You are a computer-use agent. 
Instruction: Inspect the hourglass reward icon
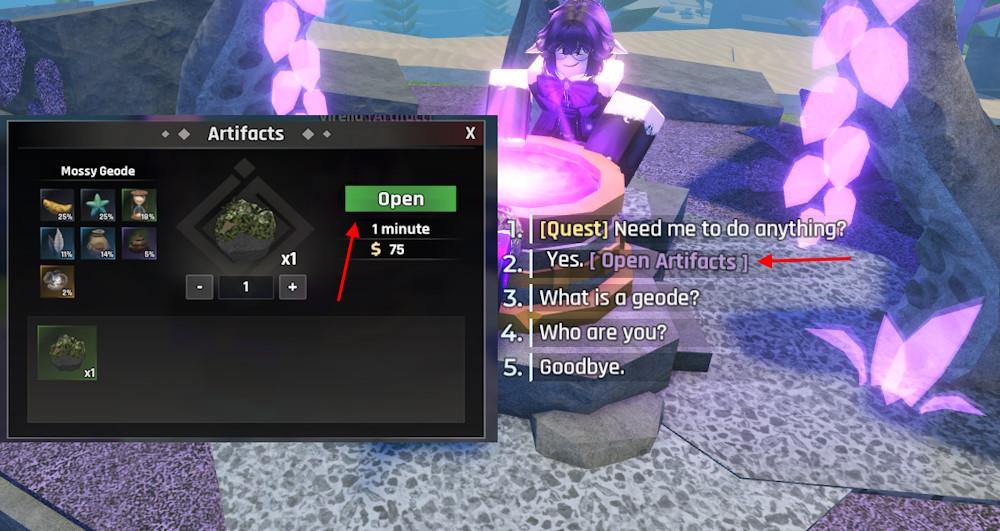coord(138,204)
